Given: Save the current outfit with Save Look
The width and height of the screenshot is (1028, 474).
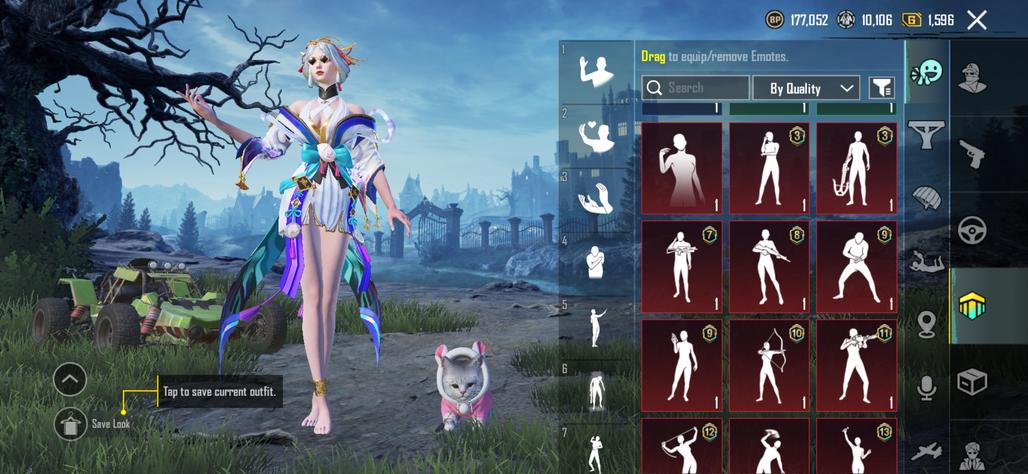Looking at the screenshot, I should pos(71,424).
